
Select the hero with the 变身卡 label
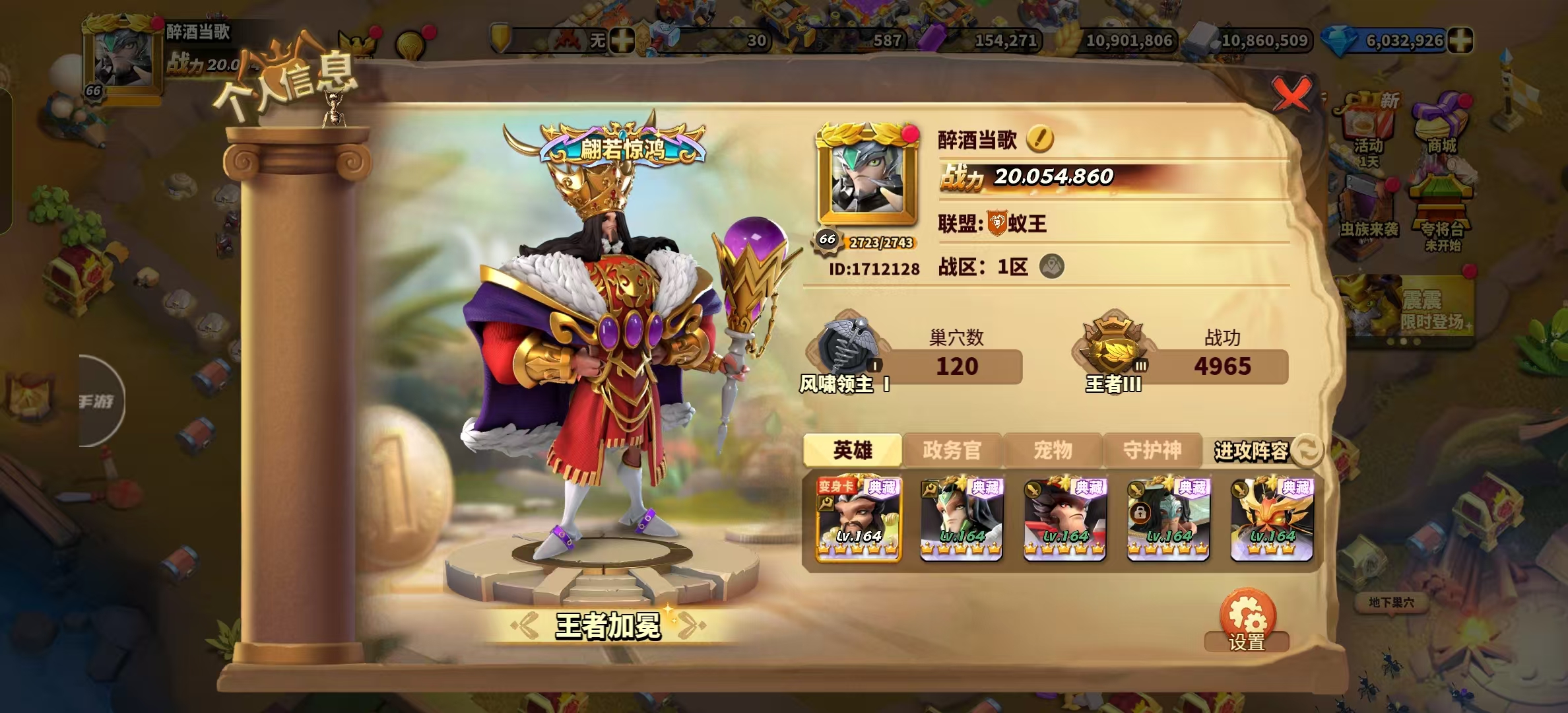(859, 520)
